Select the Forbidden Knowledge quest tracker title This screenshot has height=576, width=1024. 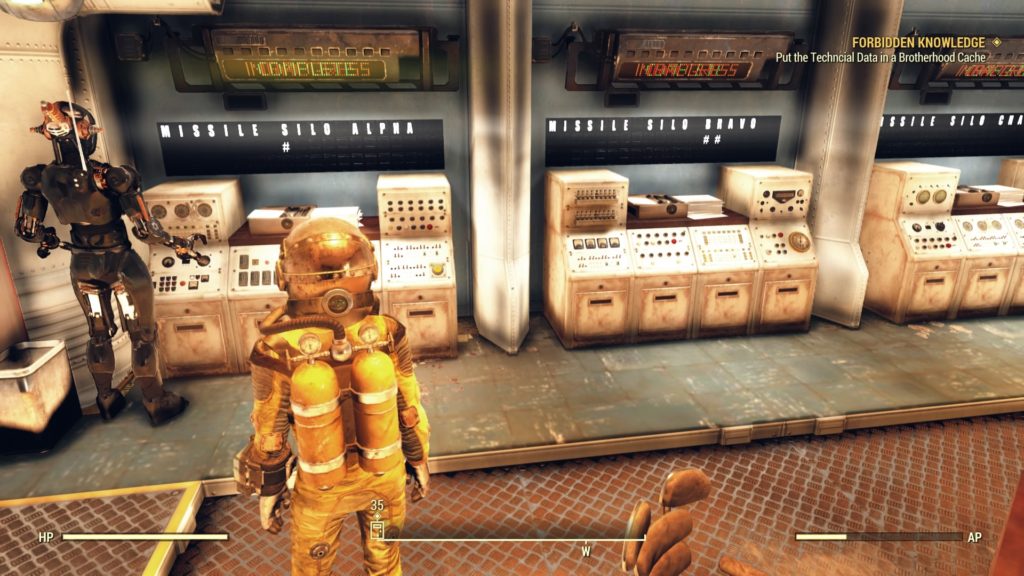919,42
